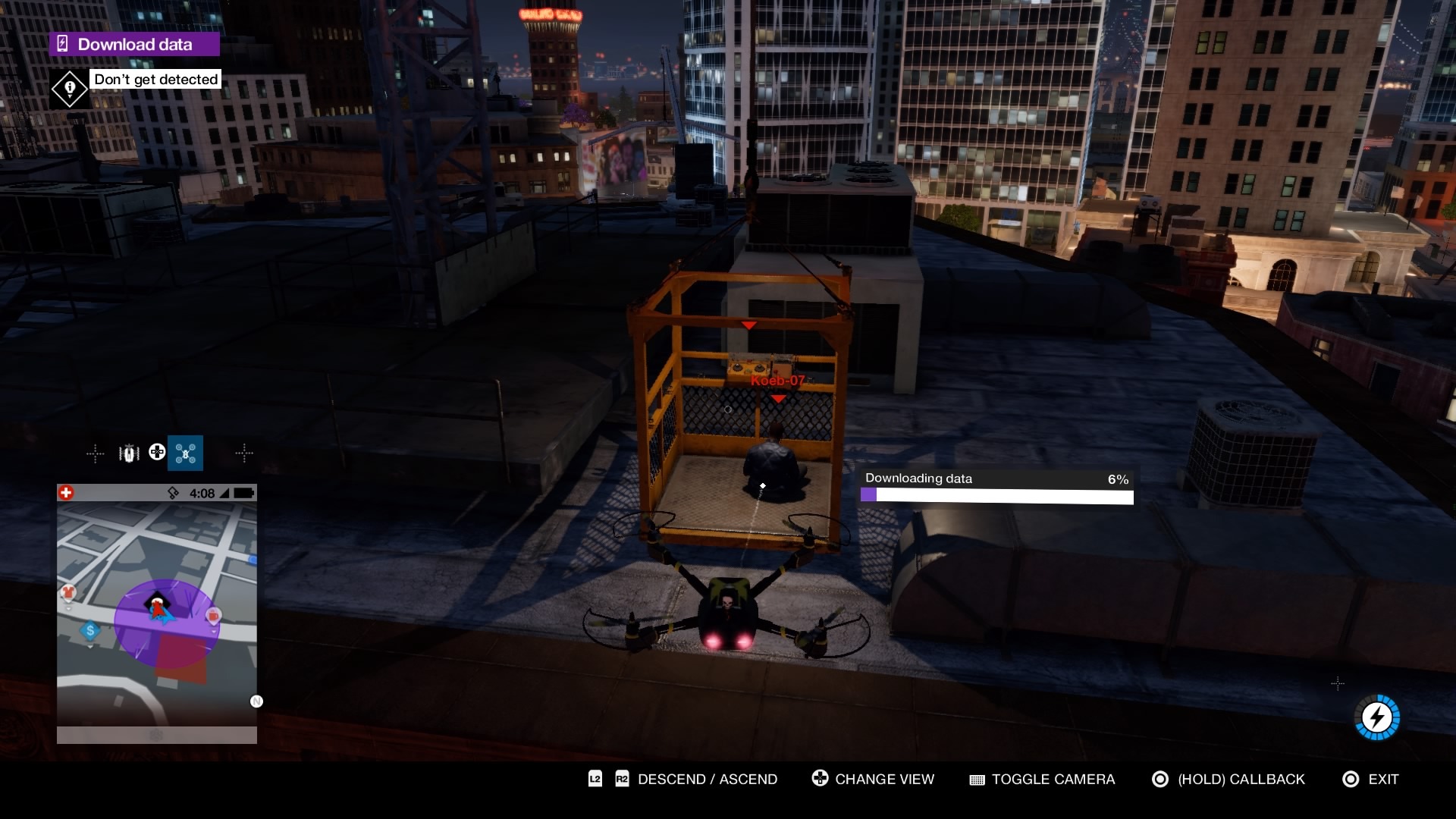Image resolution: width=1456 pixels, height=819 pixels.
Task: Click the north compass indicator on minimap
Action: (x=256, y=701)
